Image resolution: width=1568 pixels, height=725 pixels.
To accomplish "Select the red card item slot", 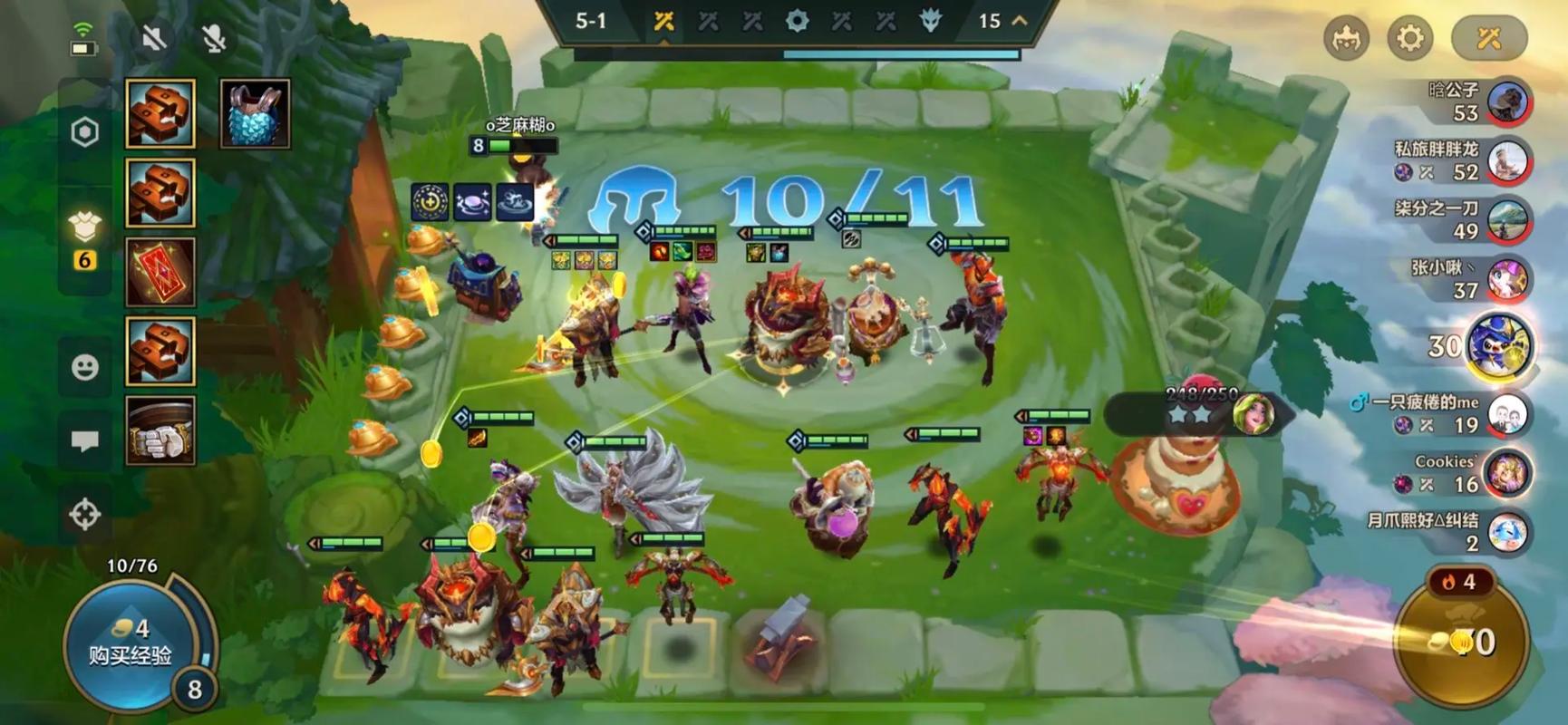I will tap(160, 272).
